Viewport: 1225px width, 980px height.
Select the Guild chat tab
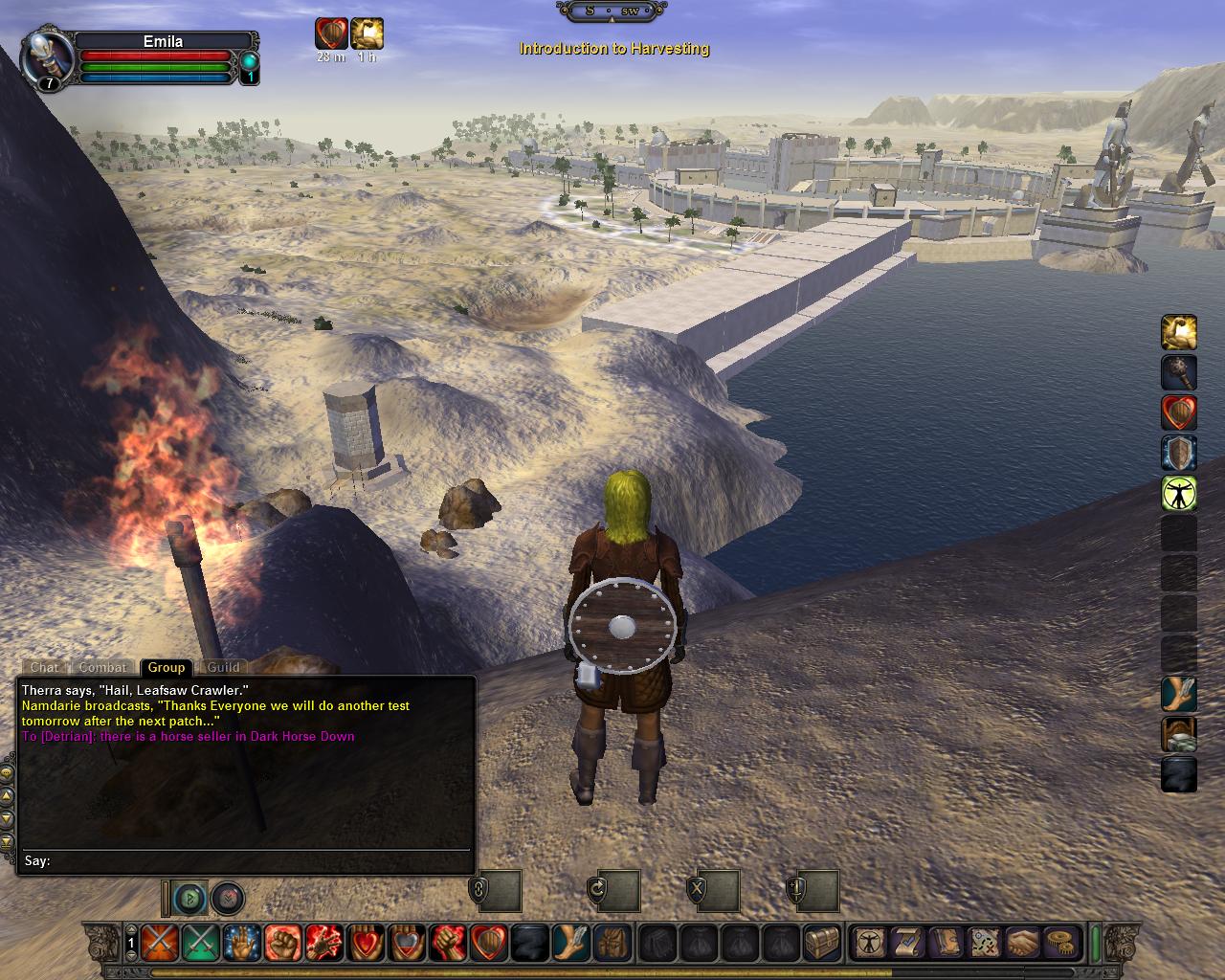223,667
